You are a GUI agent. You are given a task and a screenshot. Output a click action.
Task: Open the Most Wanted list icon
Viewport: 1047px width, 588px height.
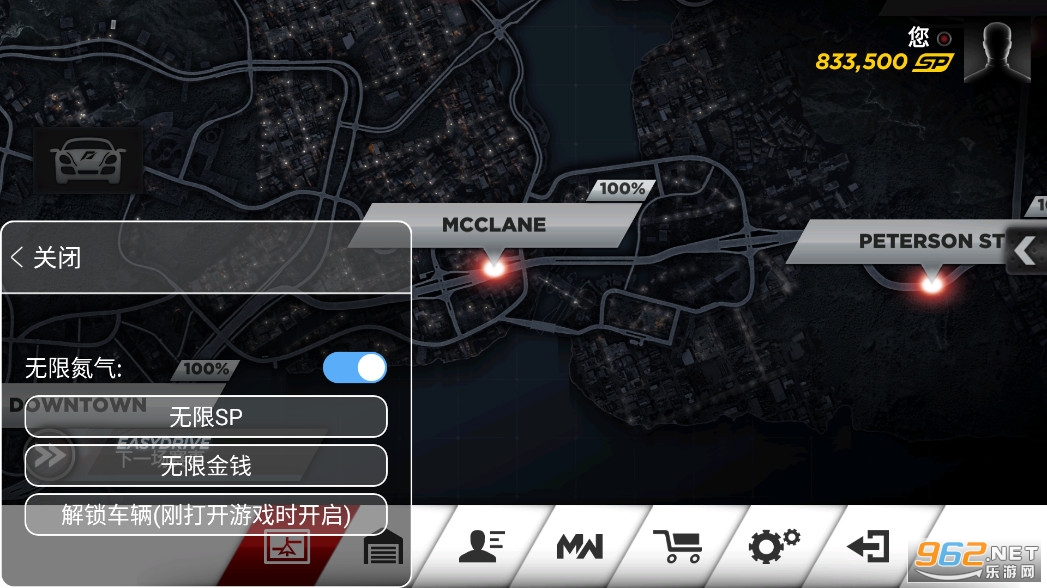click(579, 546)
